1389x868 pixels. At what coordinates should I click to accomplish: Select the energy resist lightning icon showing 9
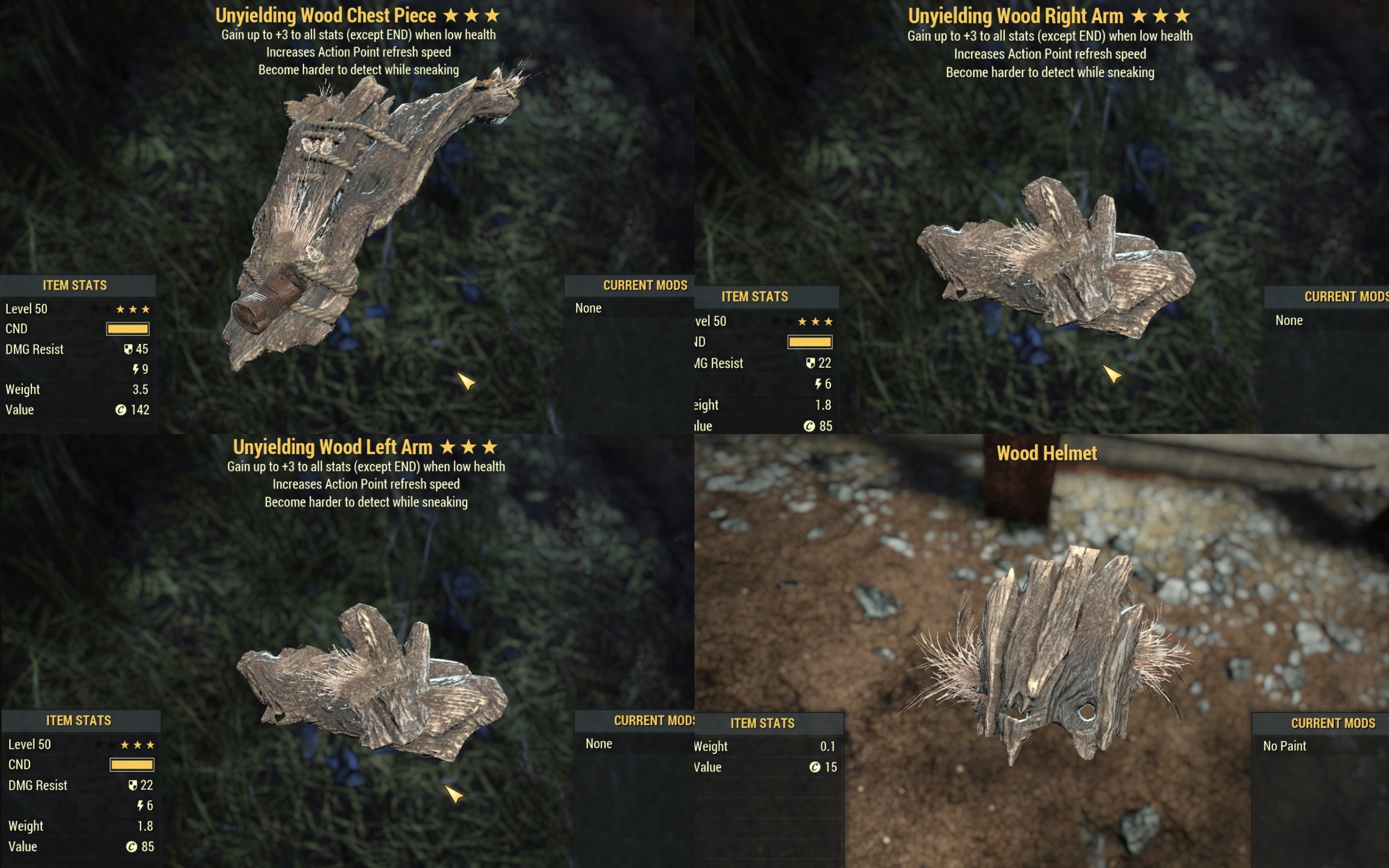[137, 369]
